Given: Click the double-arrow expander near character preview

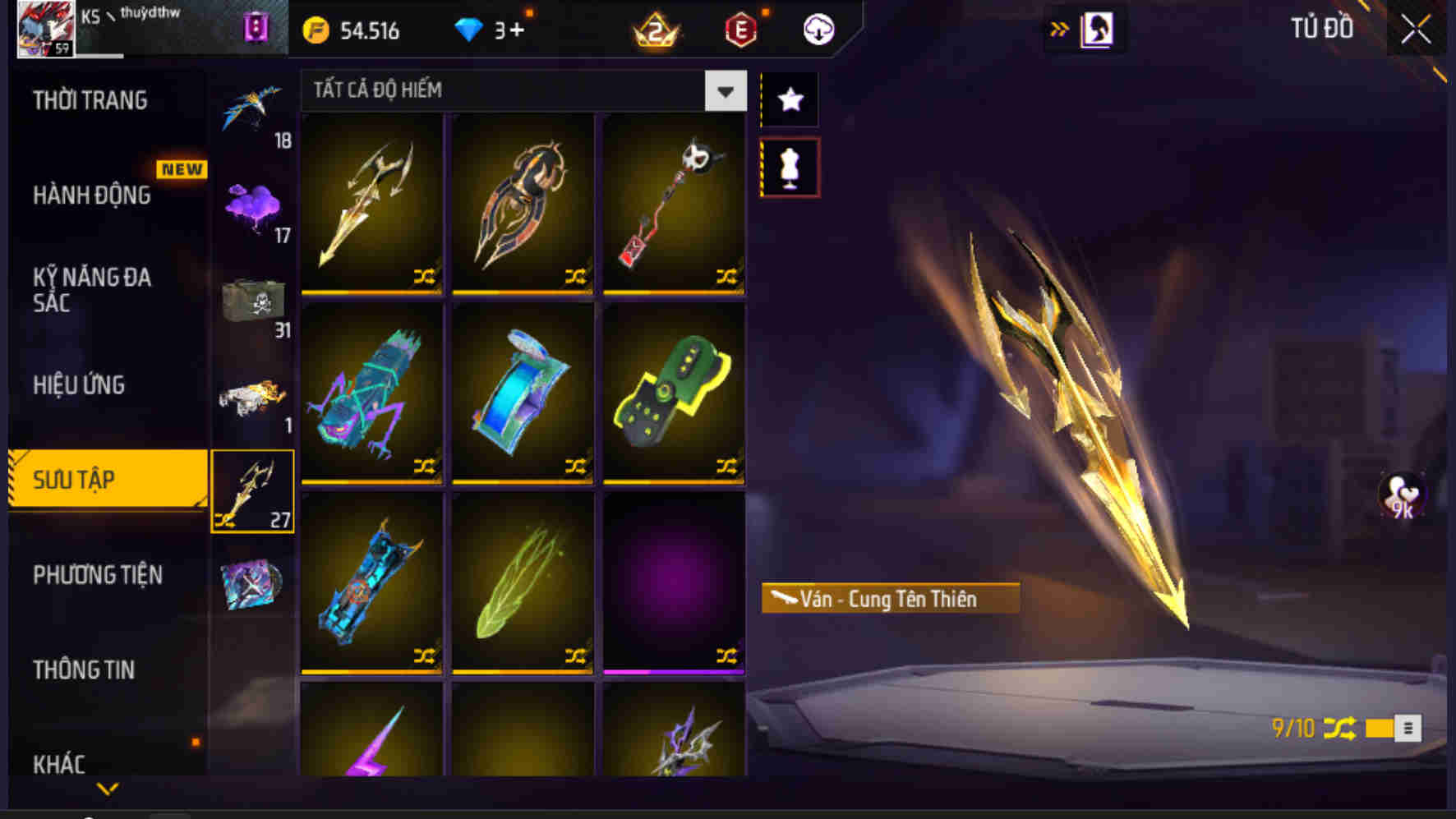Looking at the screenshot, I should [x=1060, y=27].
